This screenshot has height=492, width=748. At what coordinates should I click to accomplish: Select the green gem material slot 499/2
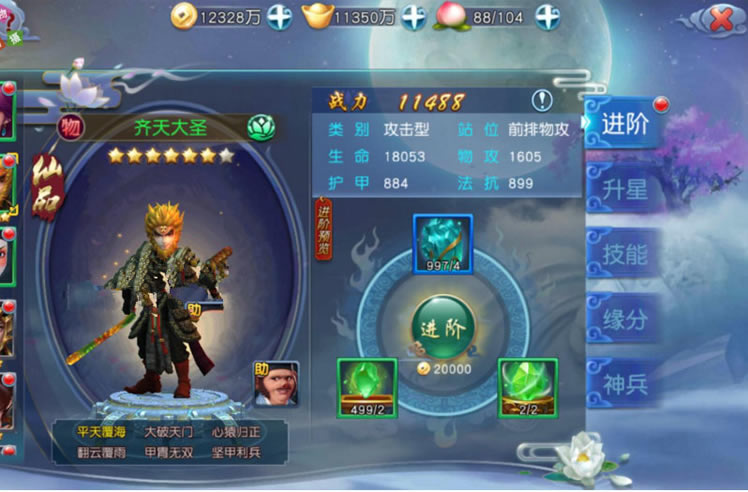pyautogui.click(x=367, y=387)
